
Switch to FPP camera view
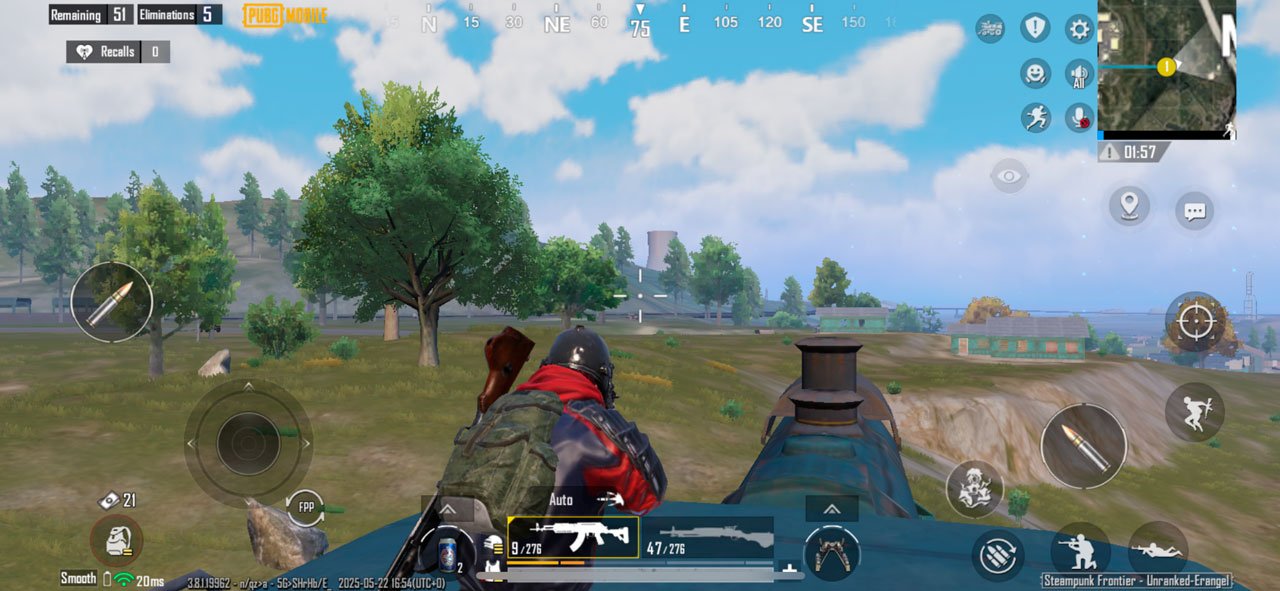[x=306, y=507]
